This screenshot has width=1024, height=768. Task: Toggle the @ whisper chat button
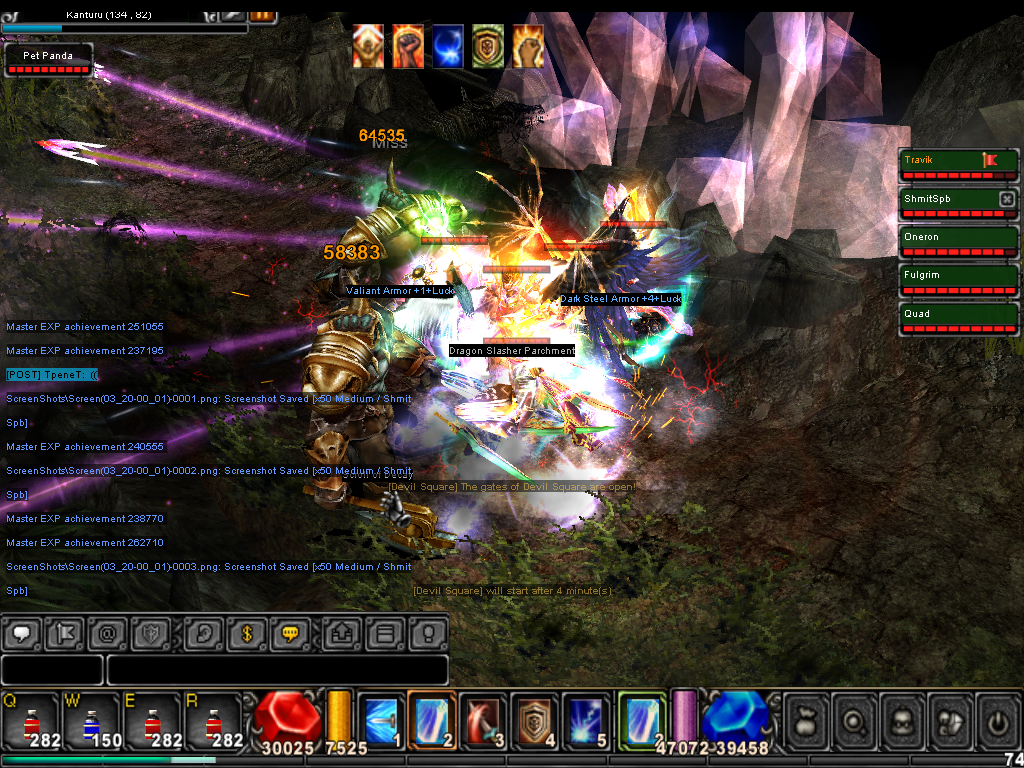click(107, 633)
